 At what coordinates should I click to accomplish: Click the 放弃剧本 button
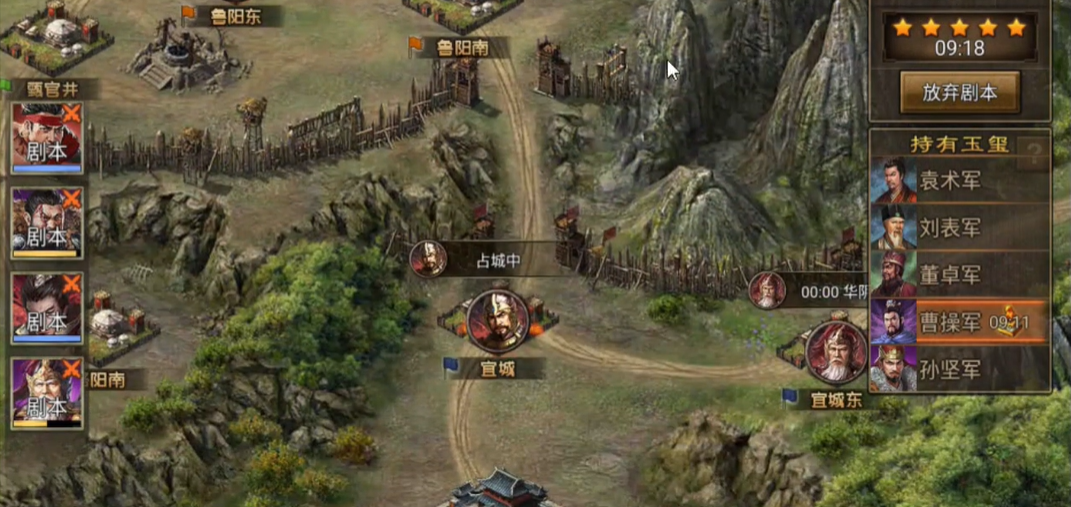[x=959, y=93]
